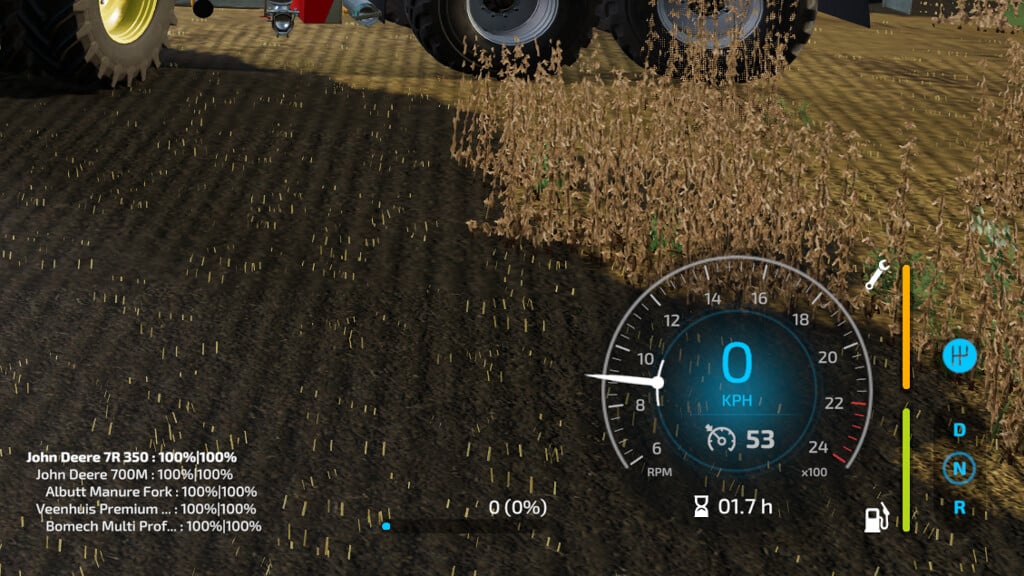Select the N neutral gear indicator

pyautogui.click(x=959, y=468)
